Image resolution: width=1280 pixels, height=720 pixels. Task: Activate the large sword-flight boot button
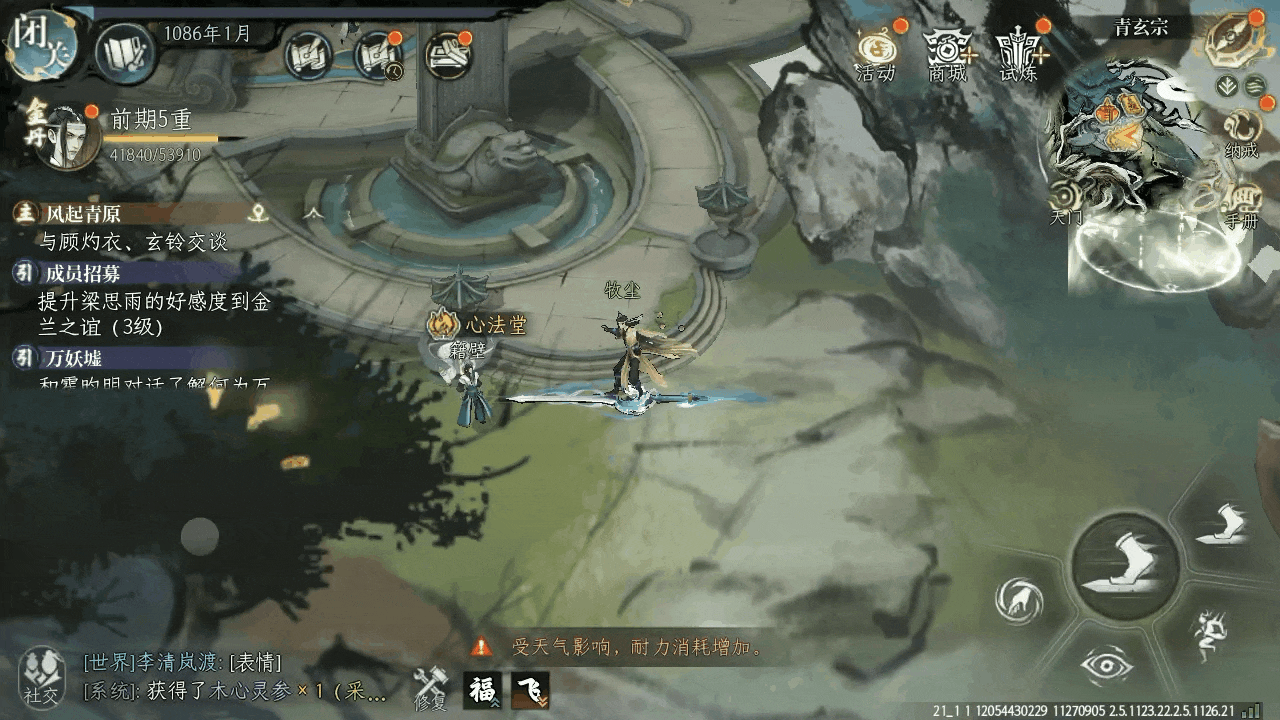pyautogui.click(x=1125, y=564)
